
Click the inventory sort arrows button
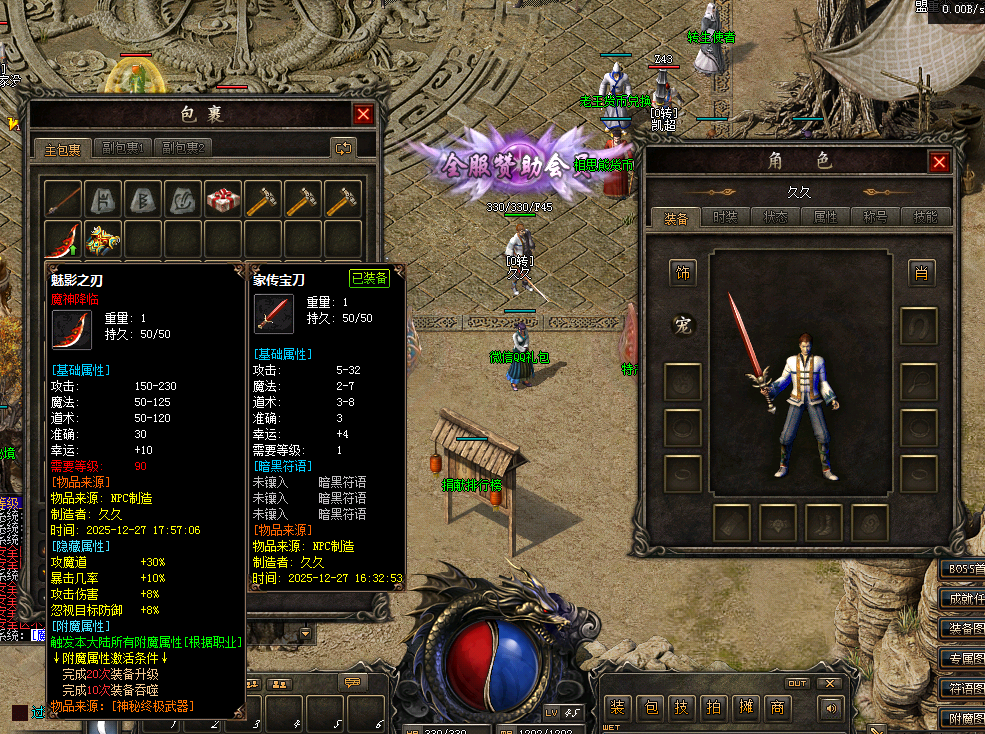pos(343,148)
